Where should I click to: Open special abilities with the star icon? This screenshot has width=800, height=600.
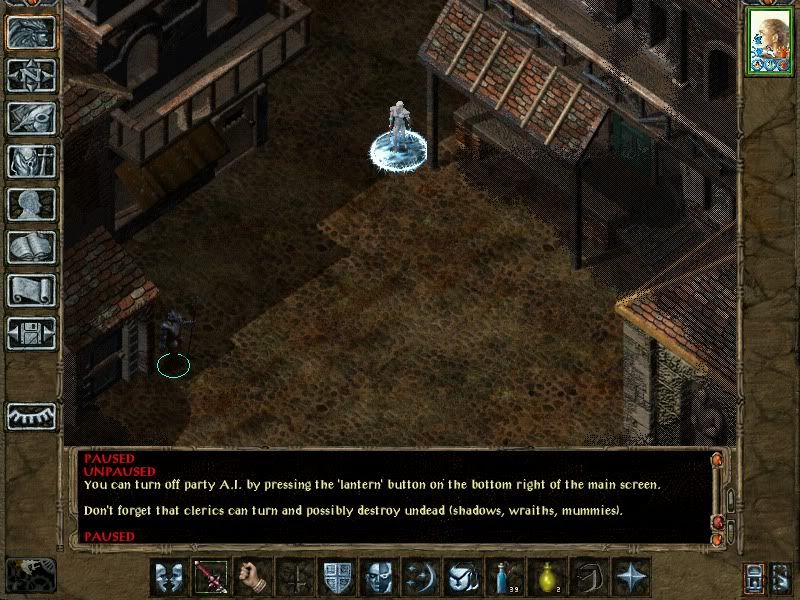[x=630, y=578]
